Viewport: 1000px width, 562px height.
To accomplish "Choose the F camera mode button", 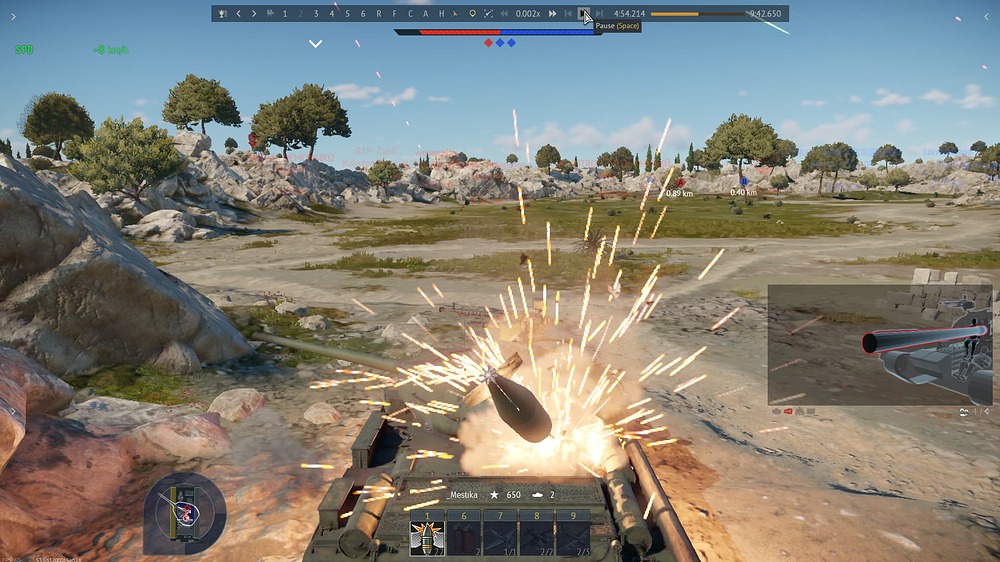I will (394, 14).
